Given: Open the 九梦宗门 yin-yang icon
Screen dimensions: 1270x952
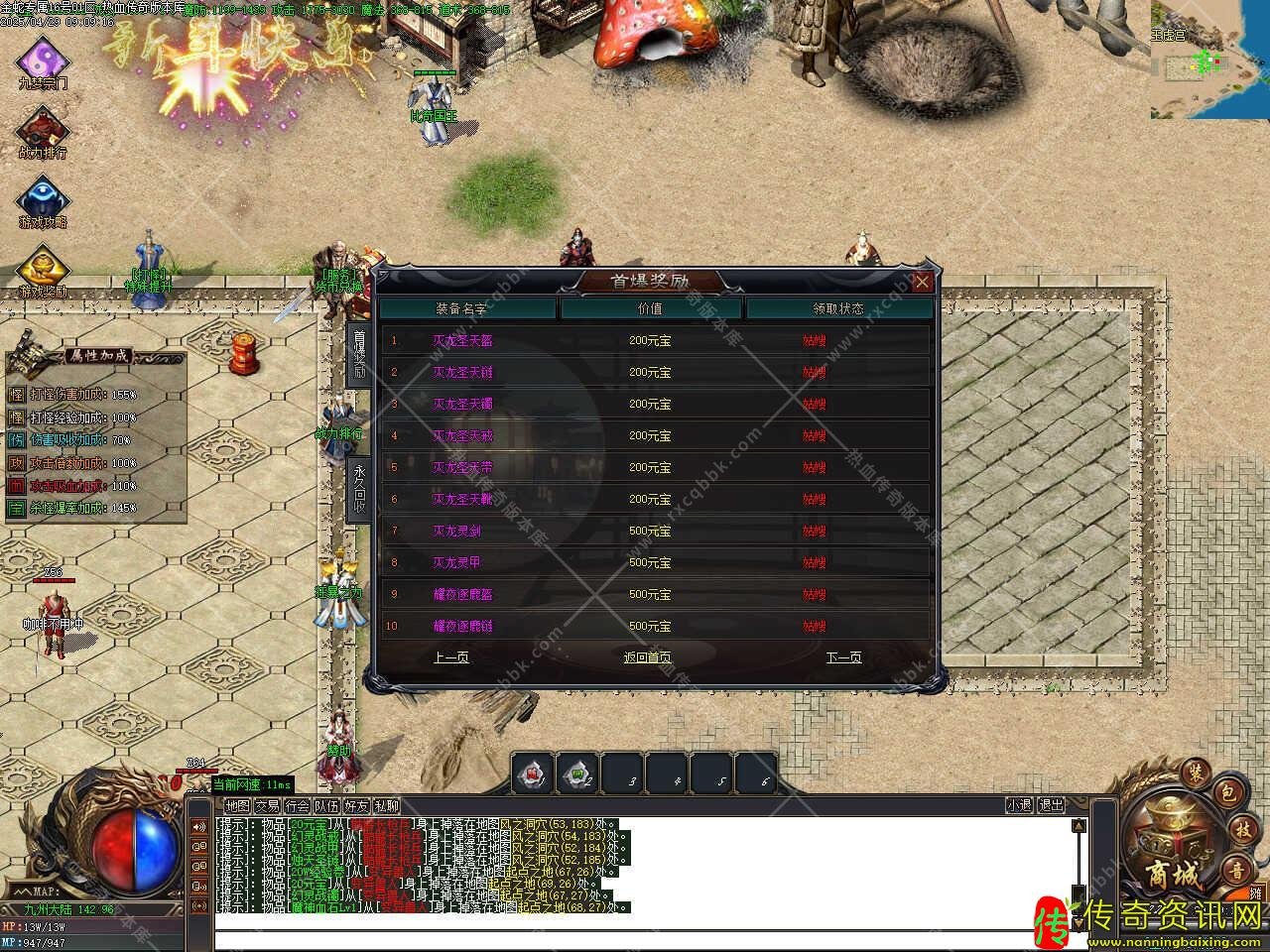Looking at the screenshot, I should tap(43, 59).
